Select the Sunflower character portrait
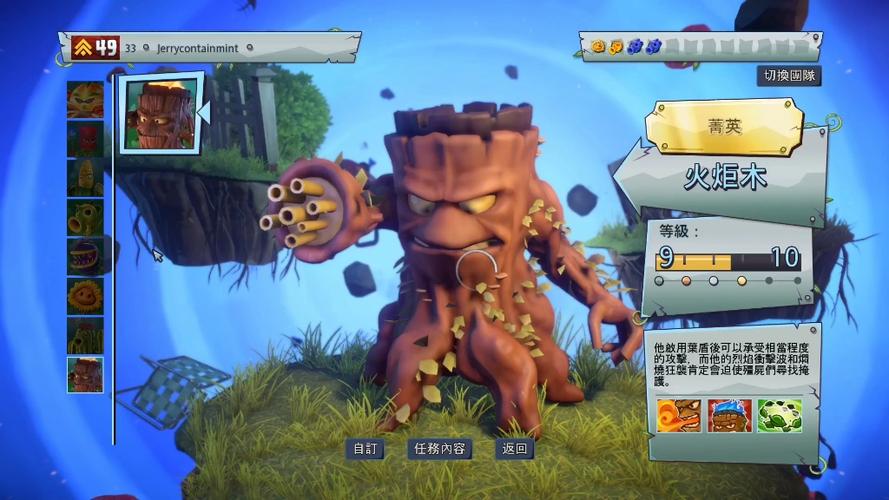889x500 pixels. (x=85, y=295)
